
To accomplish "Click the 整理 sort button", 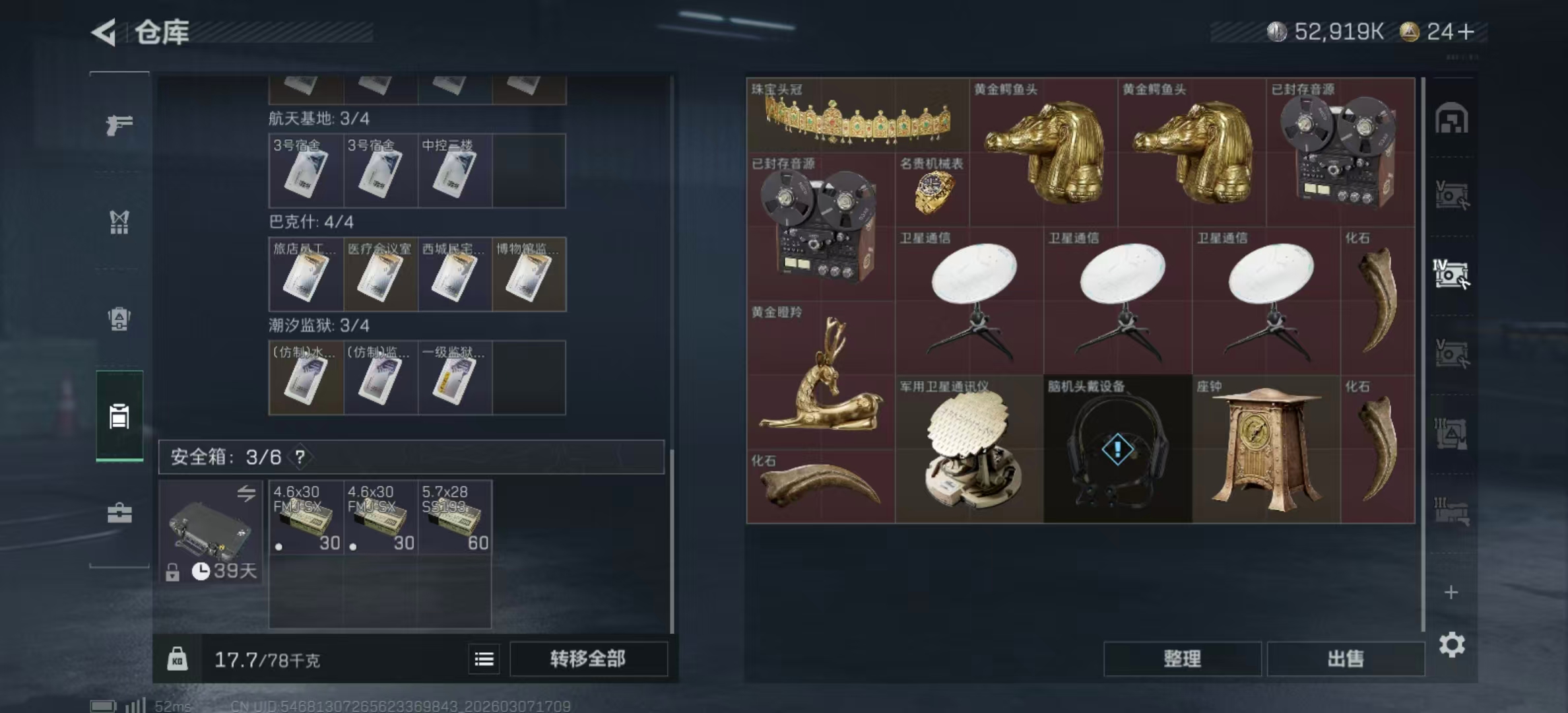I will pyautogui.click(x=1182, y=658).
